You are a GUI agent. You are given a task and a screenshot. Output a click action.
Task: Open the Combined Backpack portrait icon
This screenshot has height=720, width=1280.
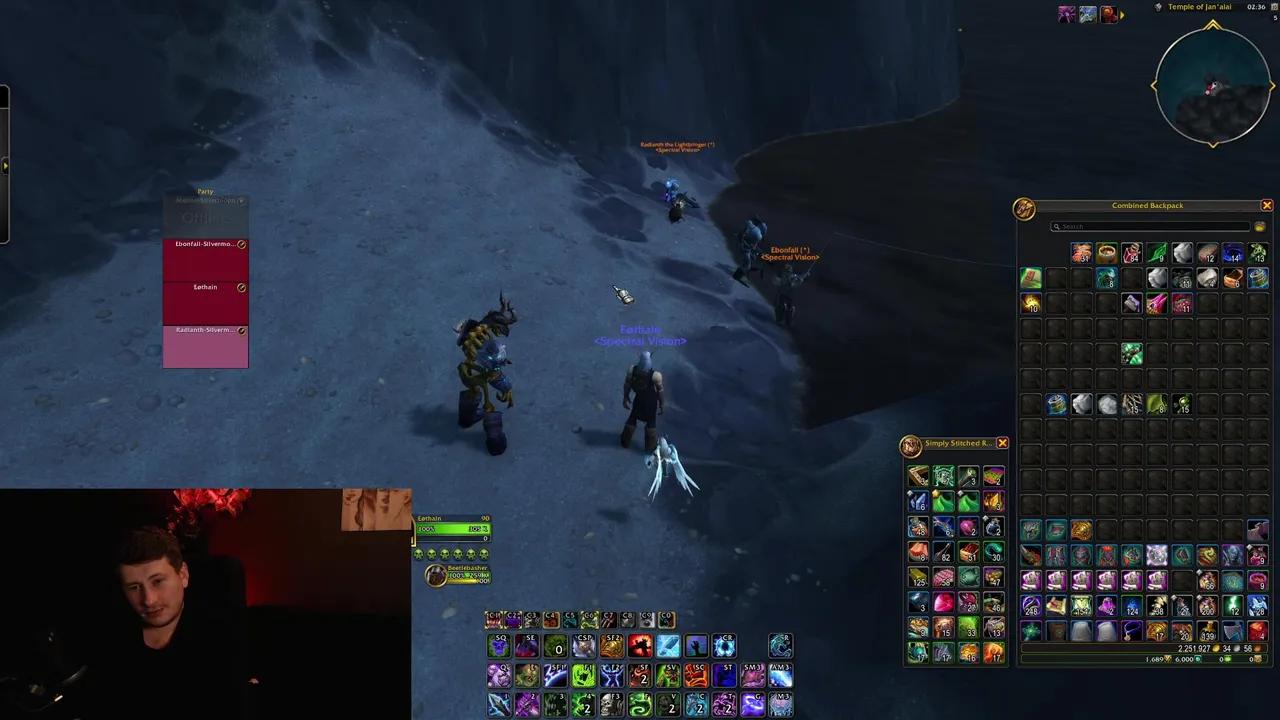click(1024, 208)
